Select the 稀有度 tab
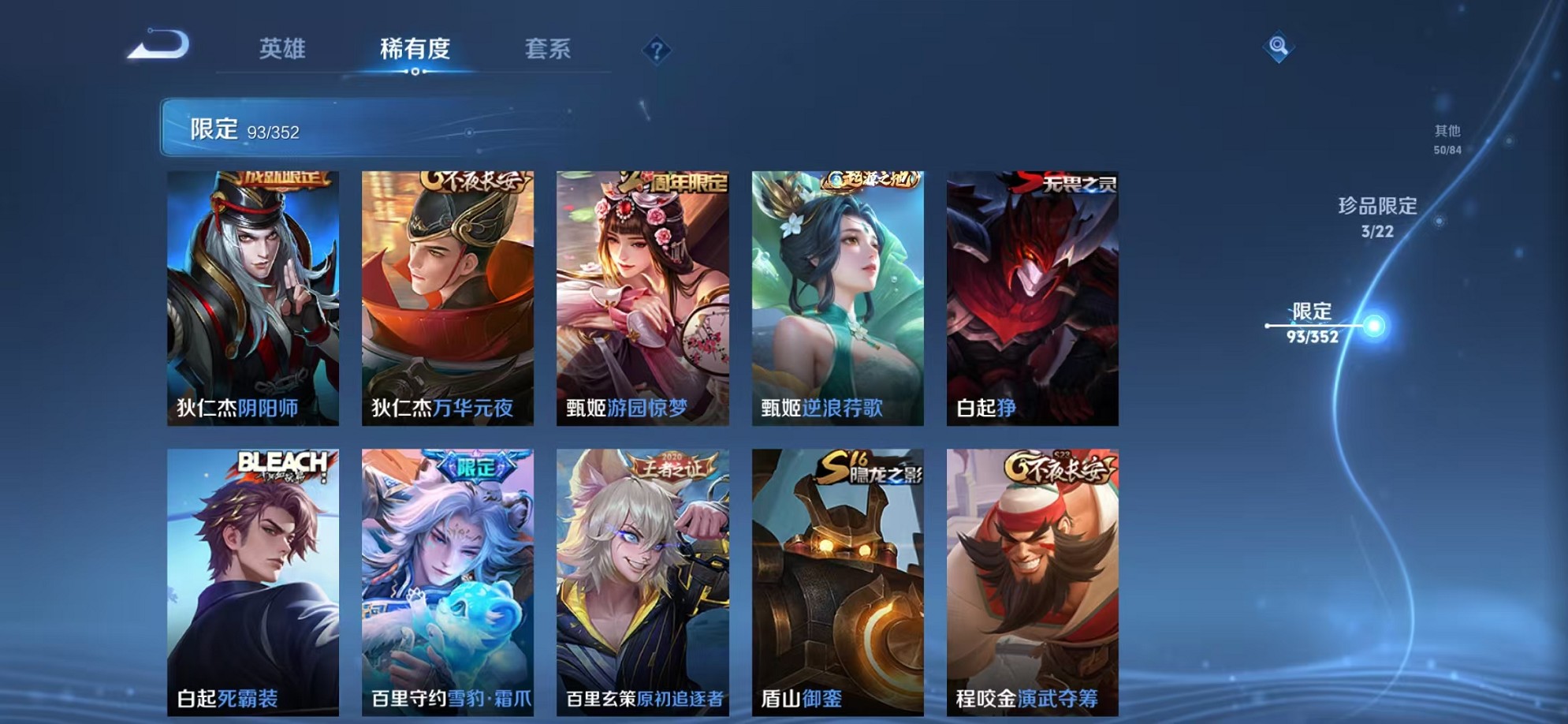Screen dimensions: 1568x724 pos(415,49)
